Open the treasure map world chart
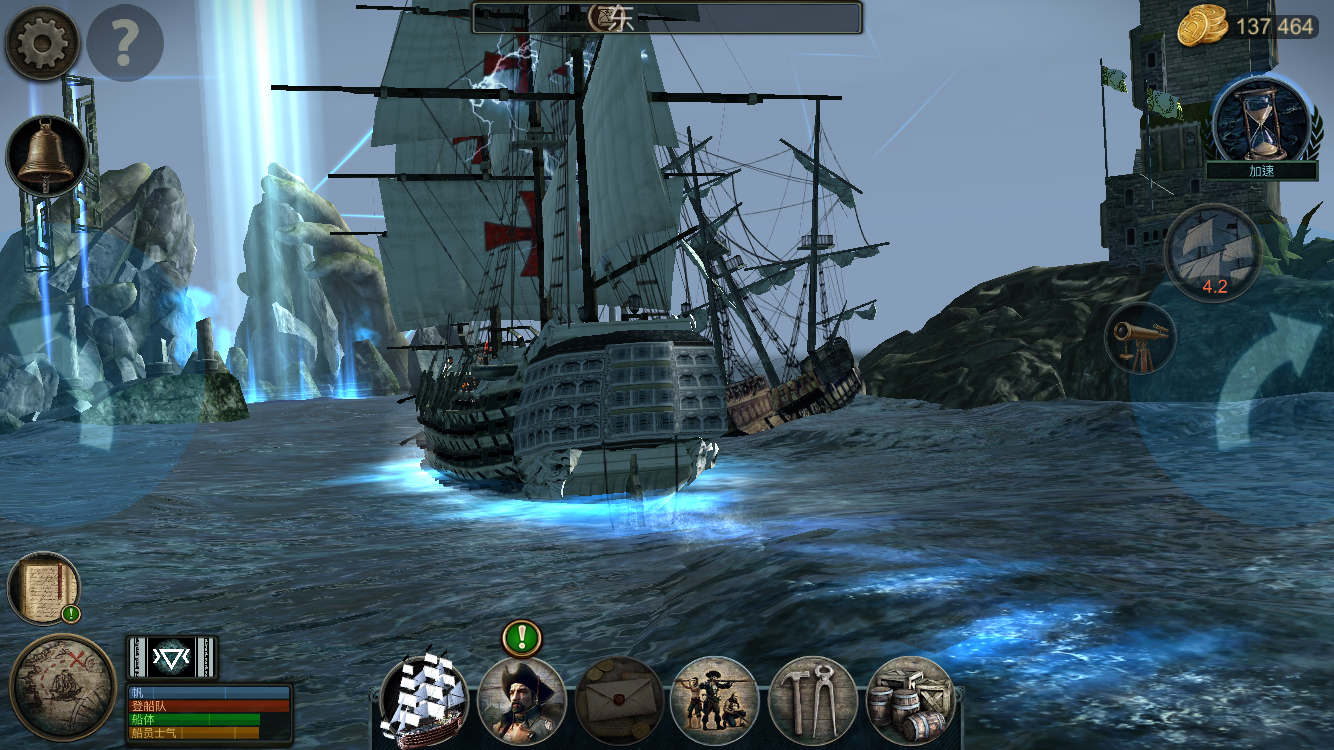 tap(62, 687)
